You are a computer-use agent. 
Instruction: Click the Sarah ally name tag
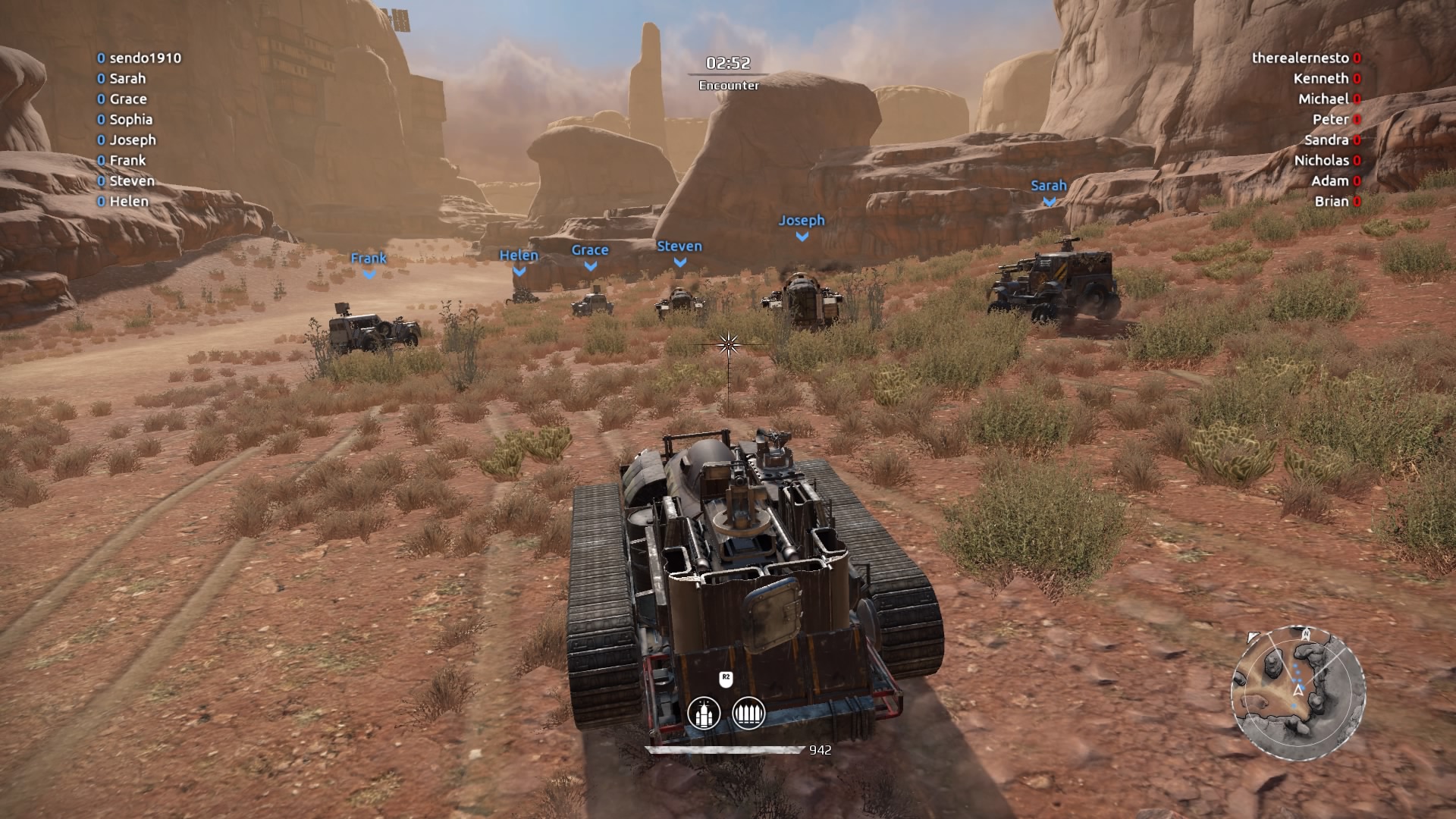point(1048,186)
